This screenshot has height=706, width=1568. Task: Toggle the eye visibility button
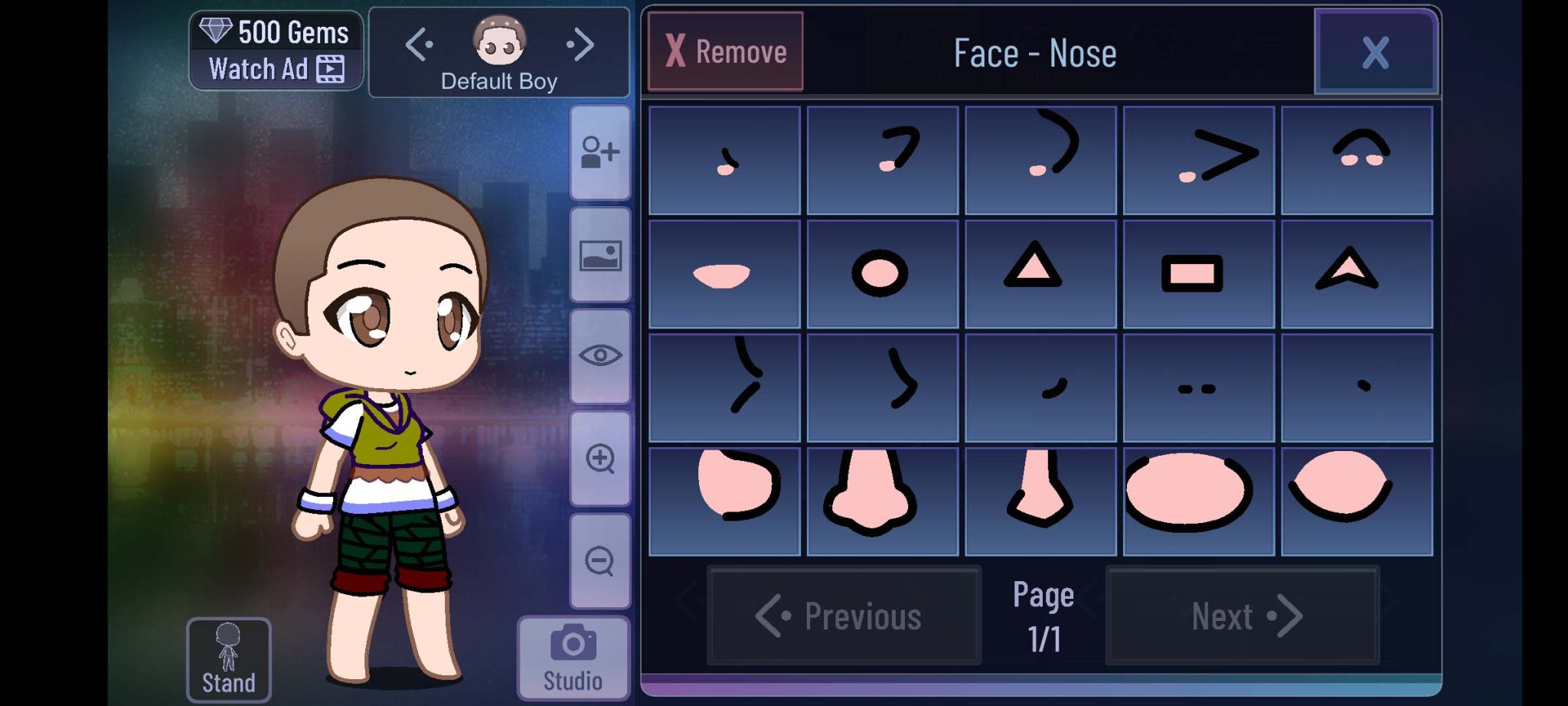pos(599,356)
